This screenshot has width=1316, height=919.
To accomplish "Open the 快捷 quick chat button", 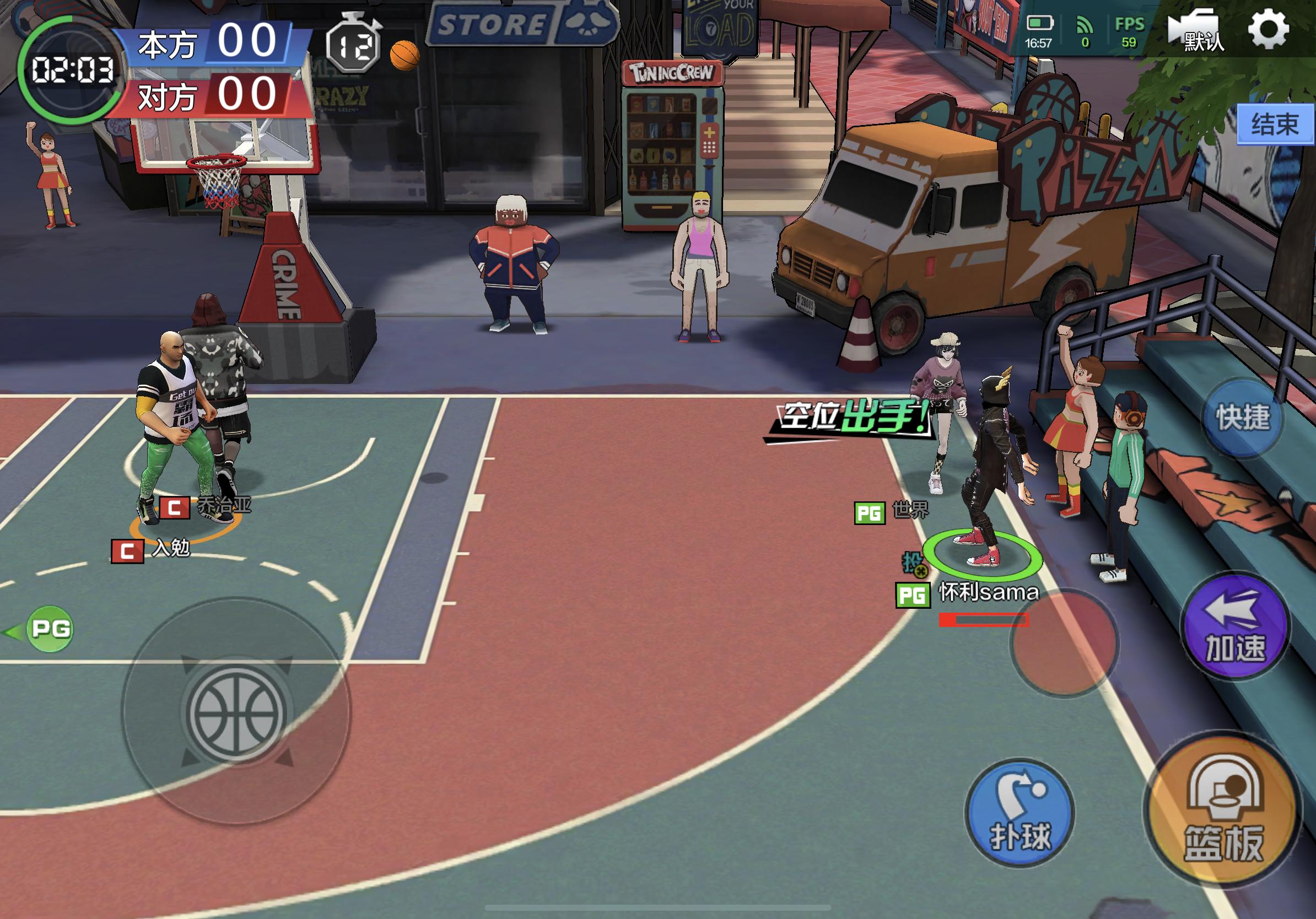I will [1243, 418].
